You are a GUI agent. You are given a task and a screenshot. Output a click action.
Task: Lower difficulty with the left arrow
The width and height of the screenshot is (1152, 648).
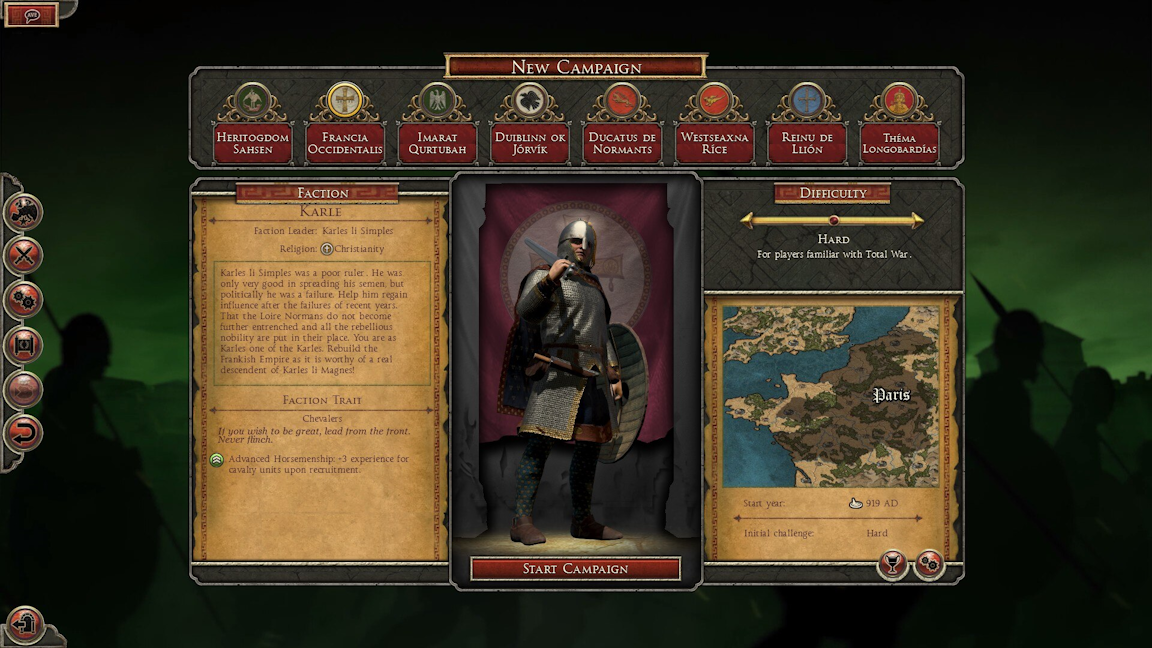tap(748, 220)
